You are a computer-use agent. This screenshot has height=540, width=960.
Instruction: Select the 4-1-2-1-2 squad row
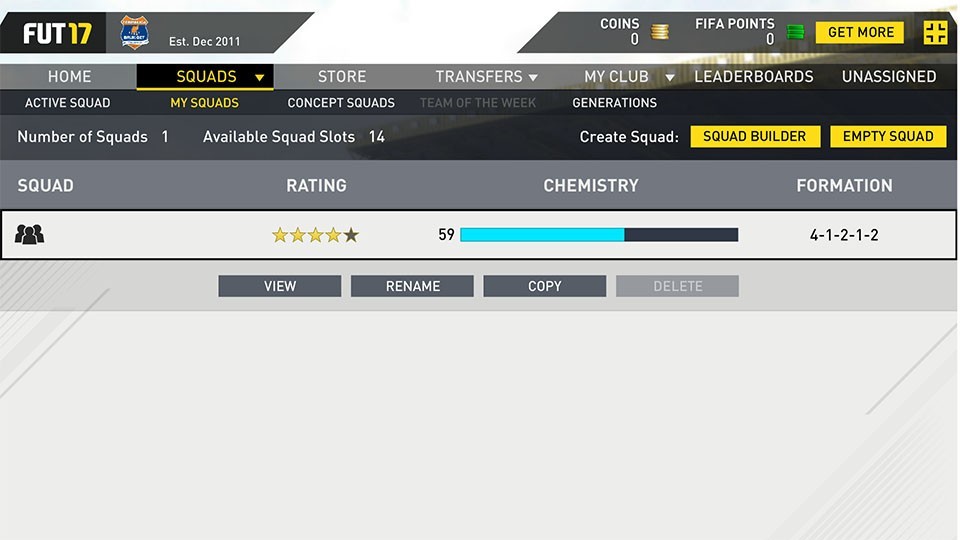coord(480,235)
